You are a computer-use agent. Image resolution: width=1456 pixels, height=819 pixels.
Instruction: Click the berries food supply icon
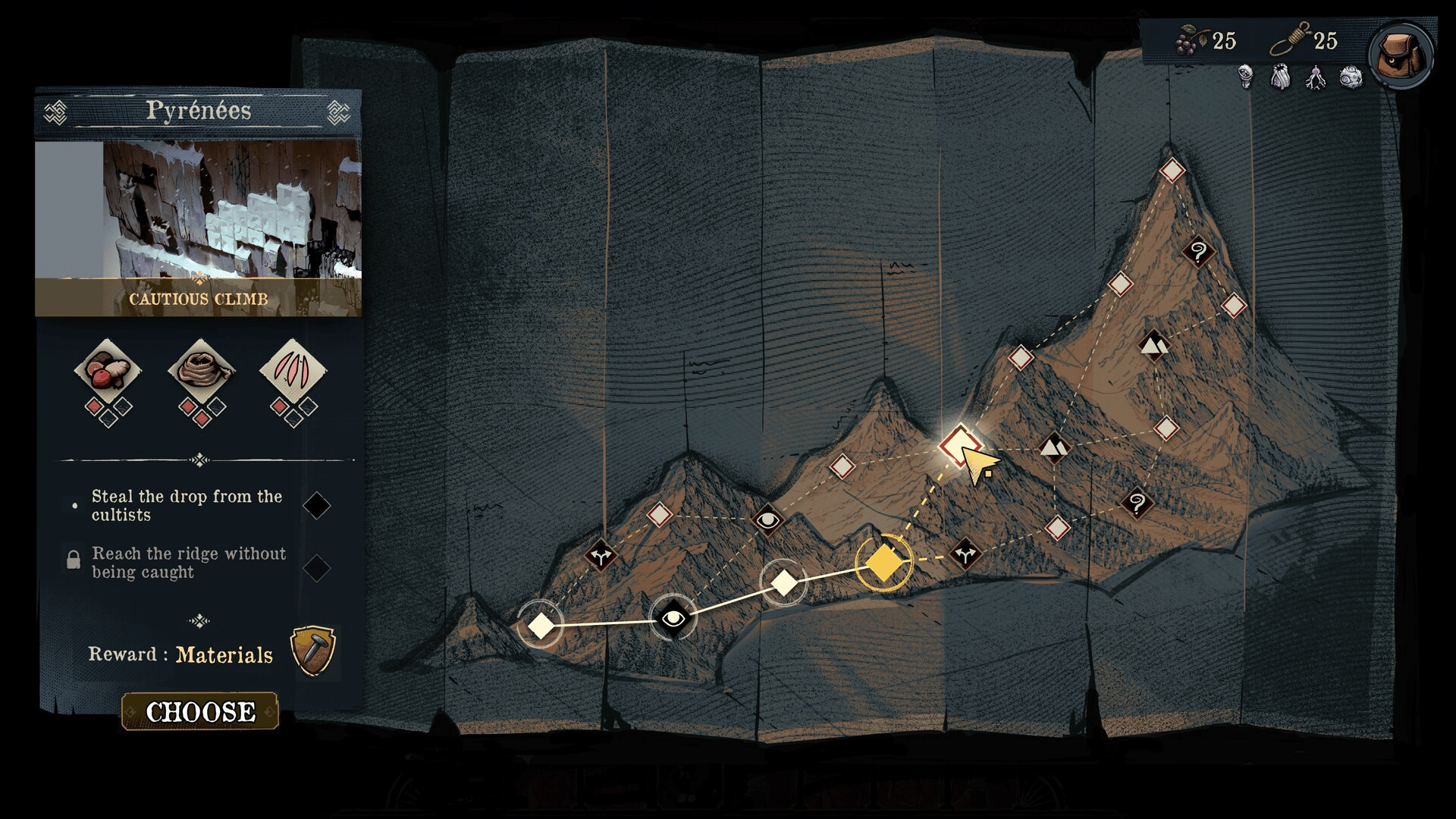point(1191,40)
